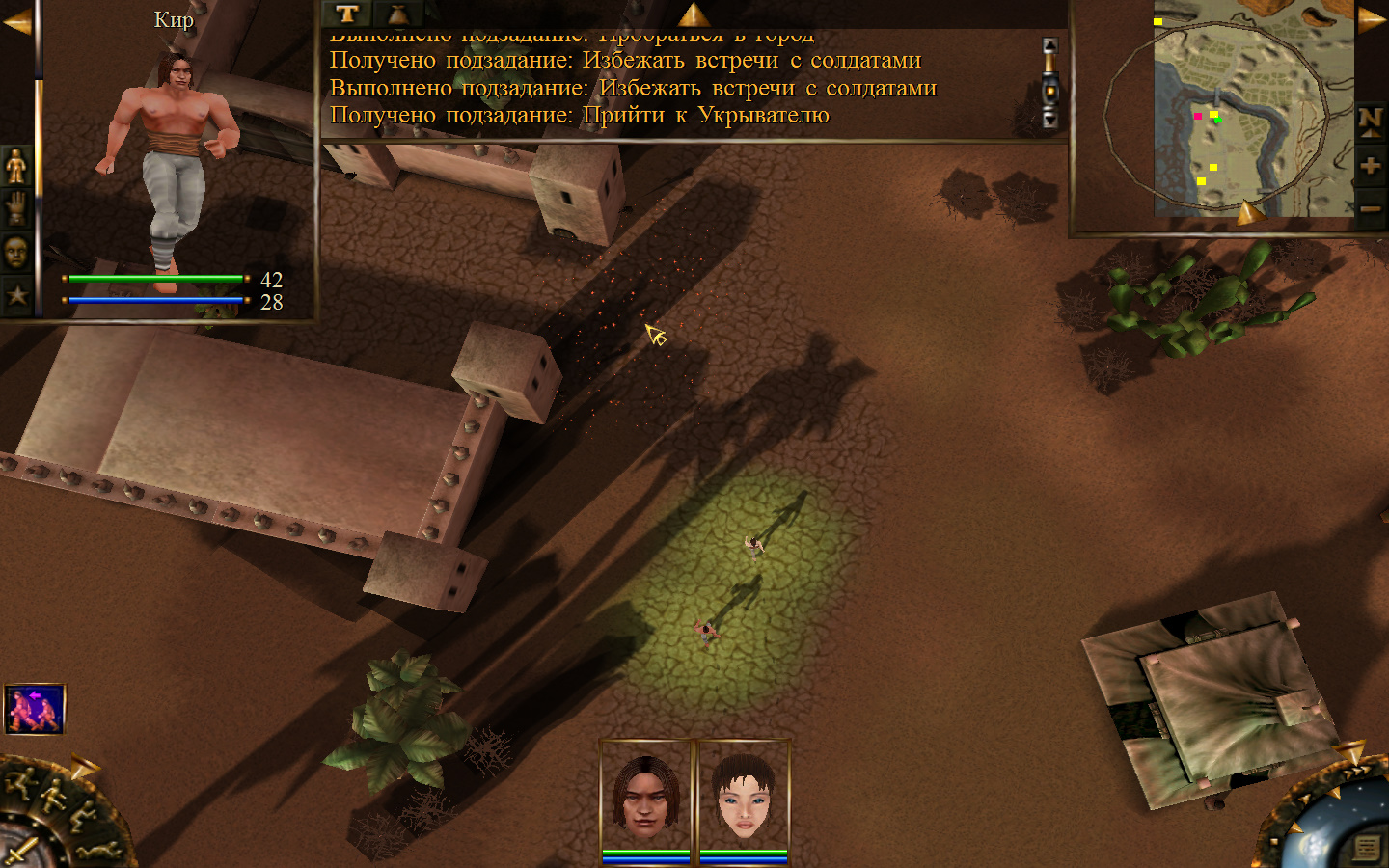Choose the crawling prone stance
The width and height of the screenshot is (1389, 868).
pos(96,851)
